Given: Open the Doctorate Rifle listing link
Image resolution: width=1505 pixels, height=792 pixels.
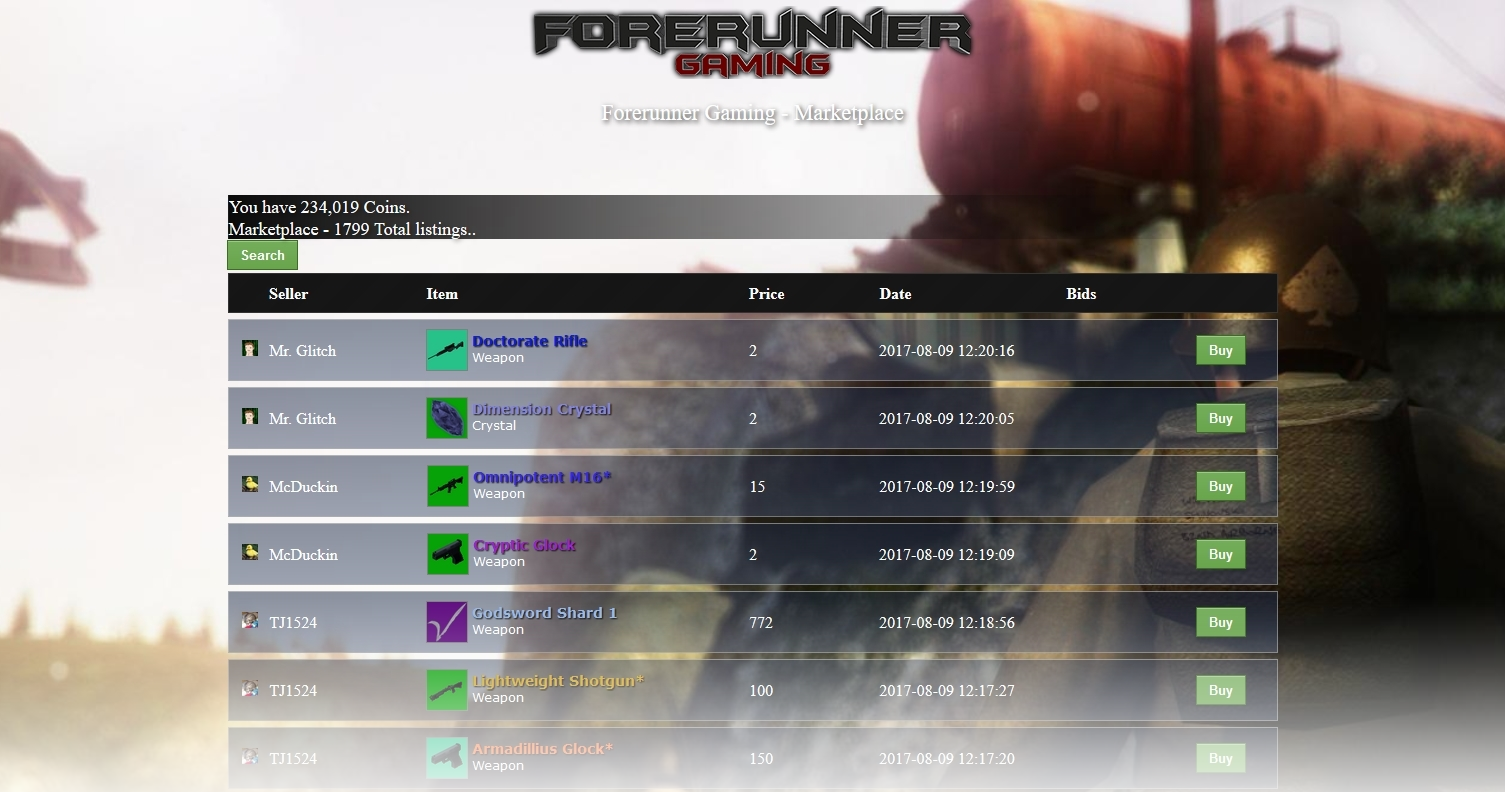Looking at the screenshot, I should [x=529, y=341].
